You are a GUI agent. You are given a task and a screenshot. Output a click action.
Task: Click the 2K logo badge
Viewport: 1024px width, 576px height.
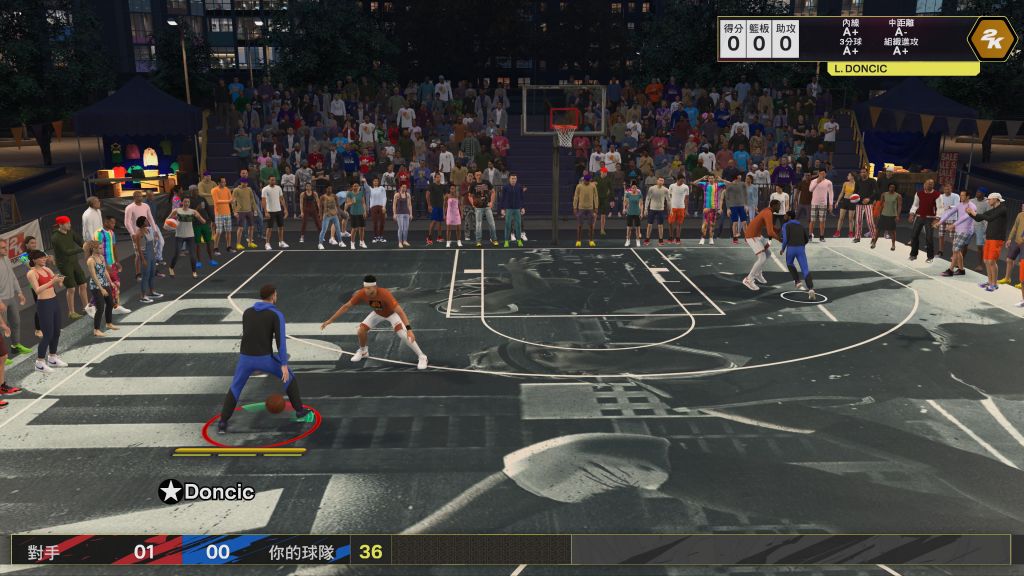point(991,39)
